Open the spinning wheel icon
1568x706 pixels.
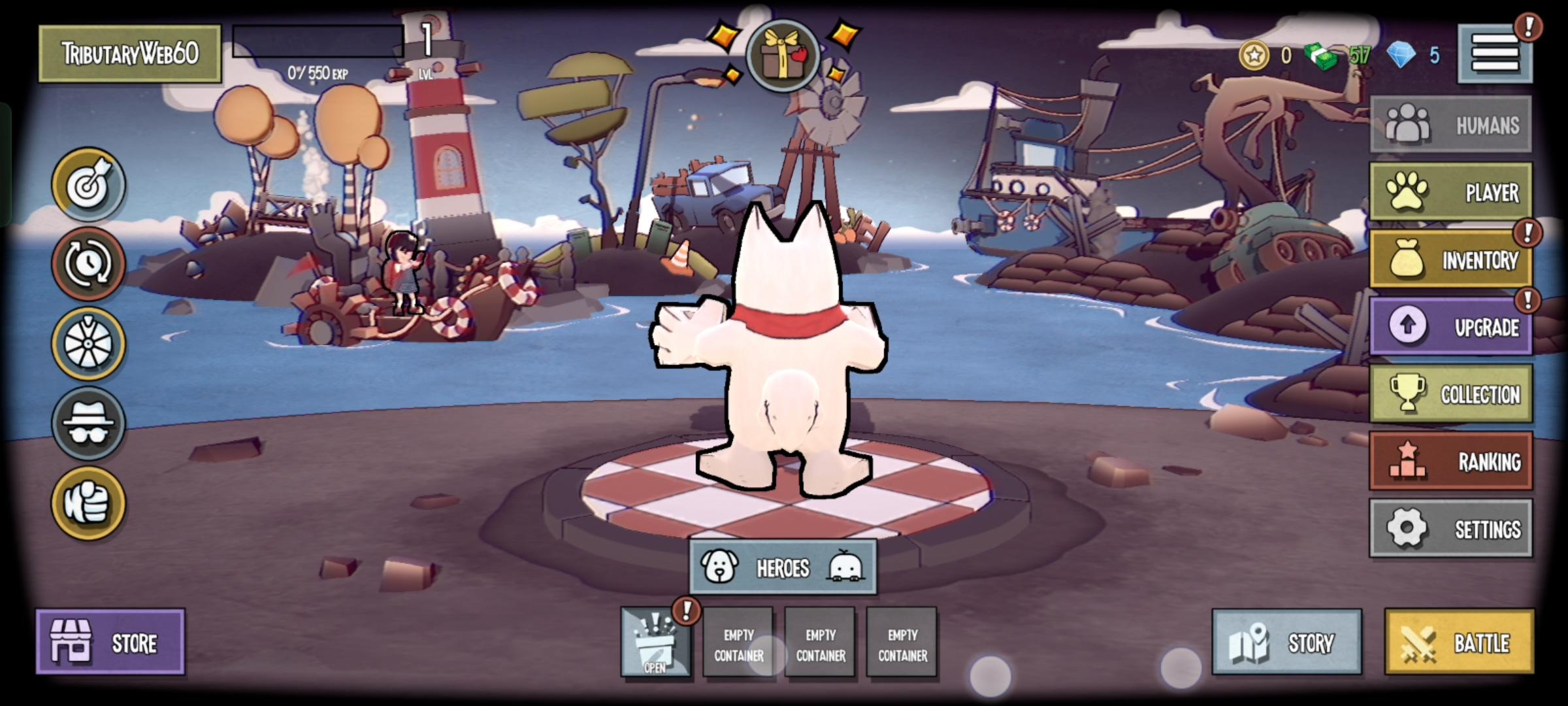(88, 344)
